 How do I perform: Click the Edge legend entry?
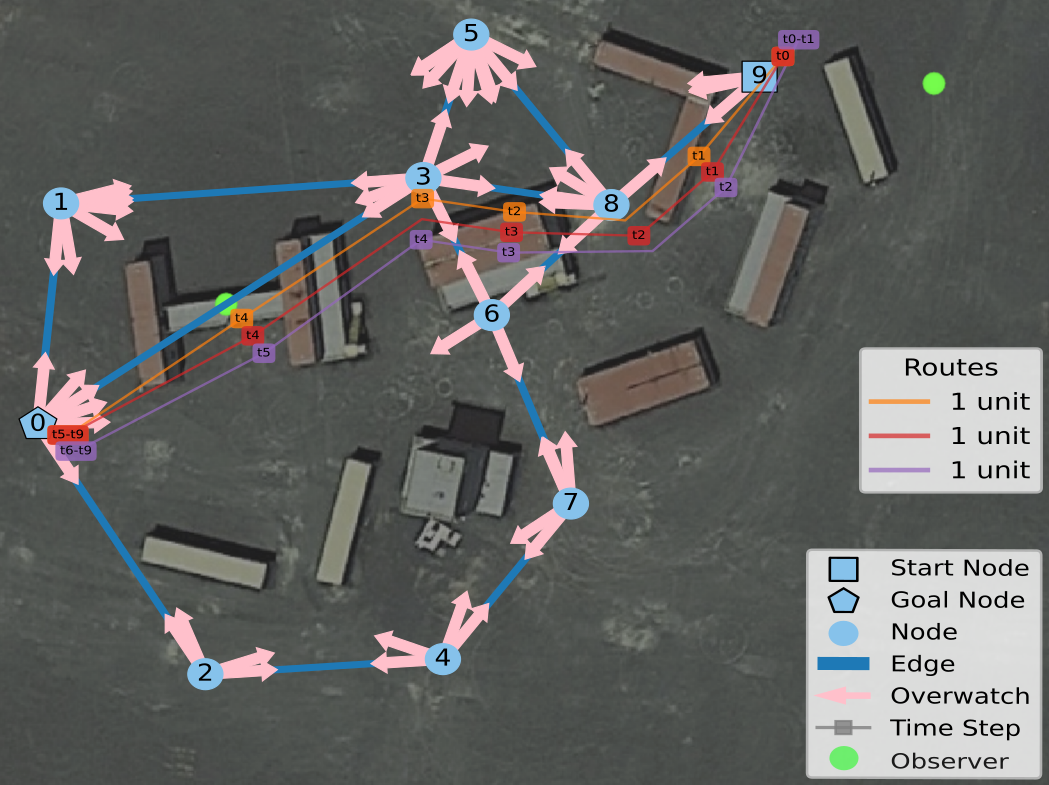click(922, 664)
